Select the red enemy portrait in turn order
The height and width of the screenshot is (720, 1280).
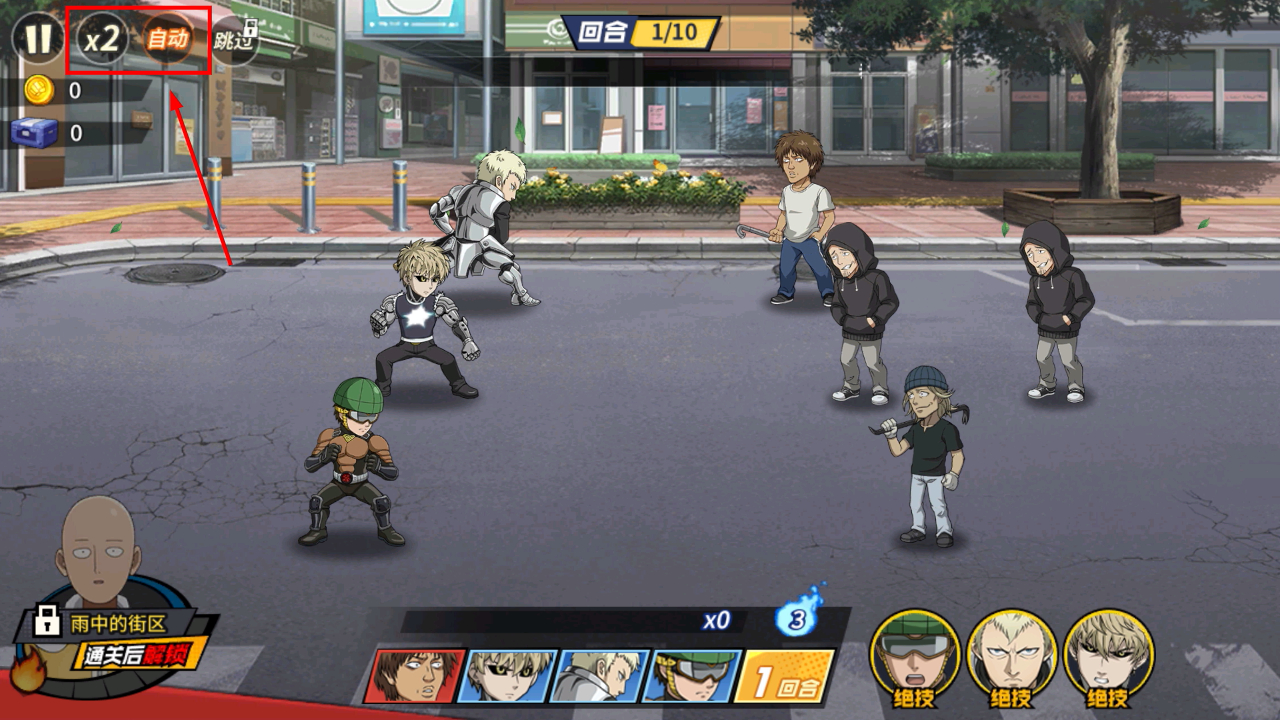pyautogui.click(x=414, y=676)
